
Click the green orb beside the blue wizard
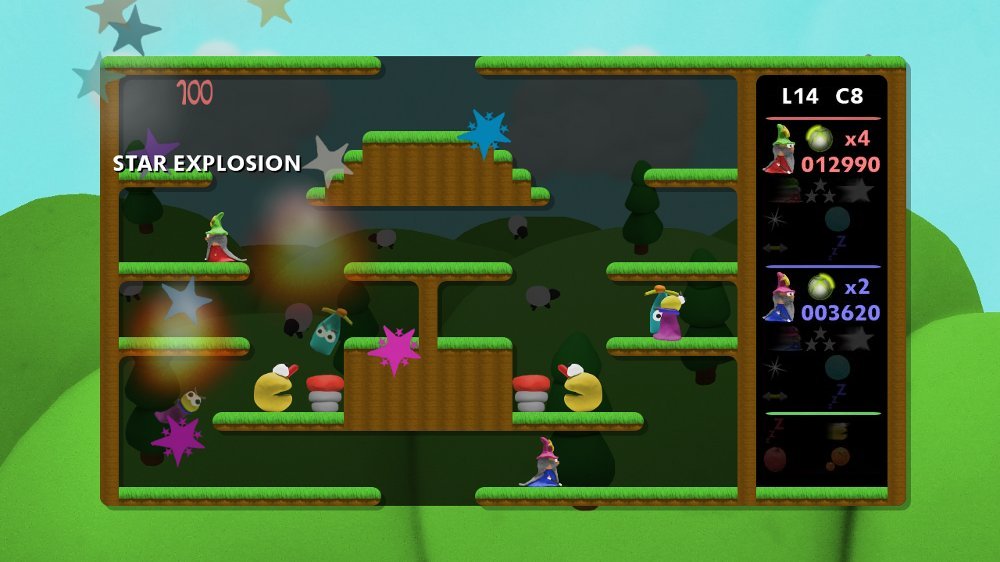[x=820, y=287]
